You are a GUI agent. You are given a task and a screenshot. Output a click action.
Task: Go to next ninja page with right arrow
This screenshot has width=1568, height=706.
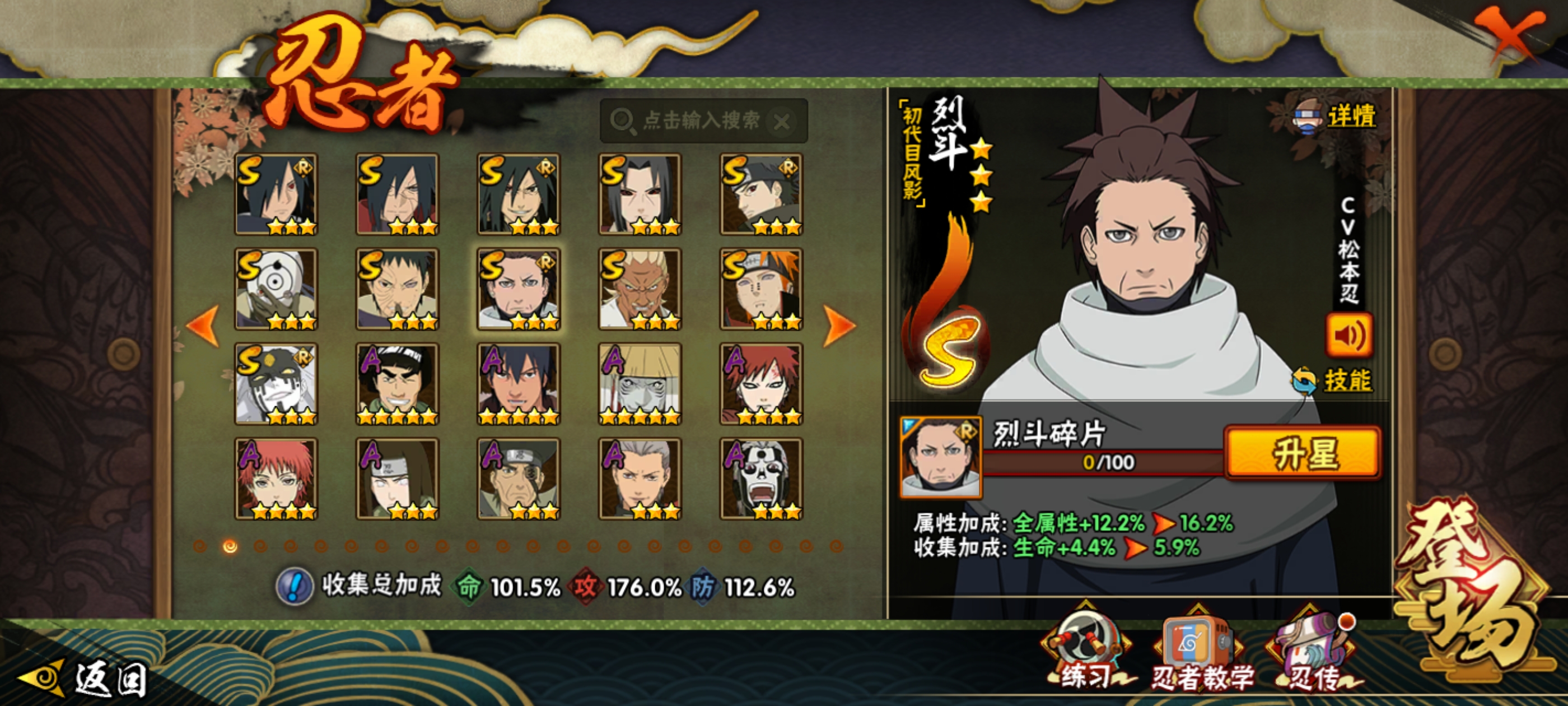(x=839, y=326)
